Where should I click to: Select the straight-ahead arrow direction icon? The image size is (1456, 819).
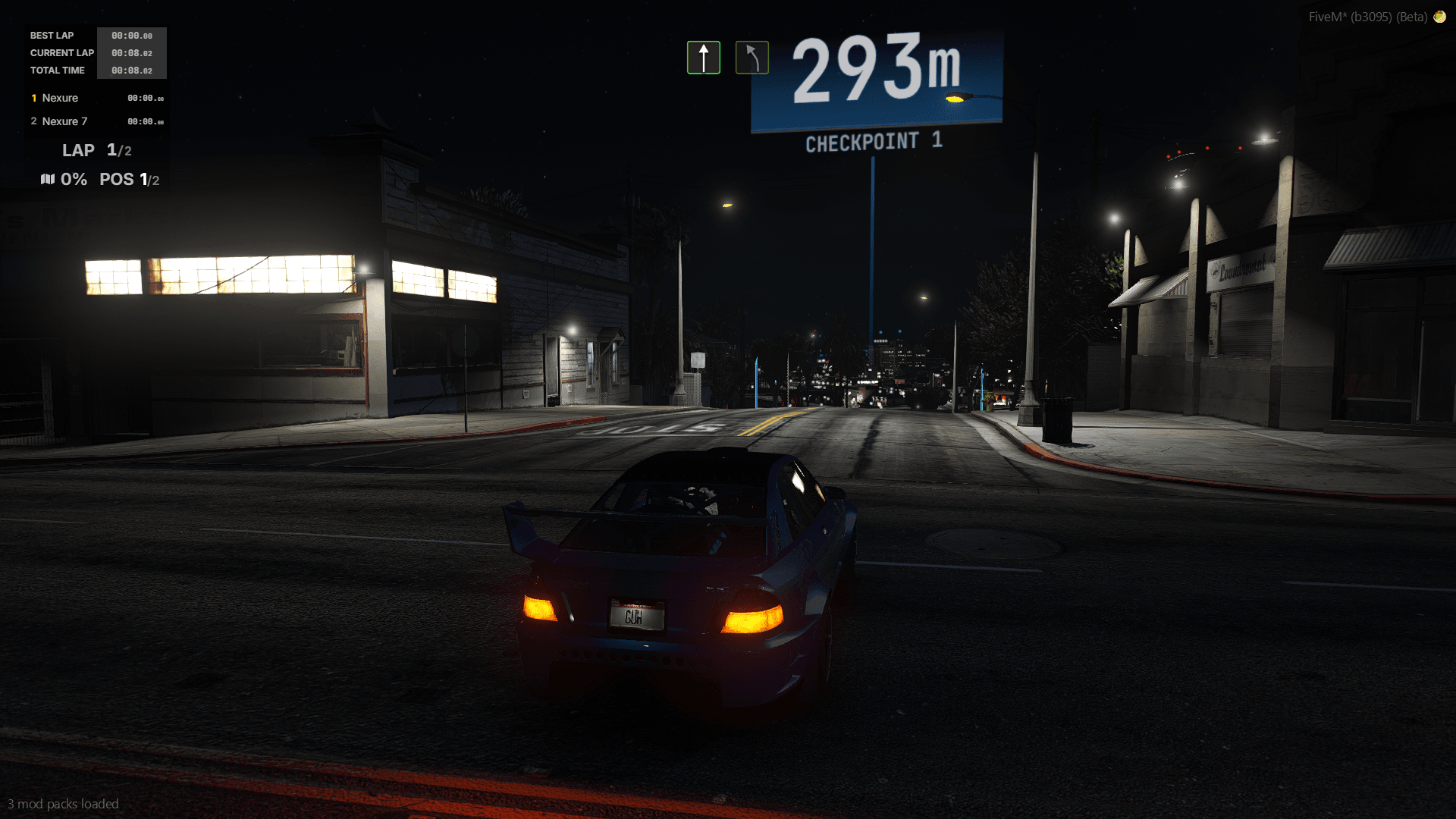coord(703,58)
